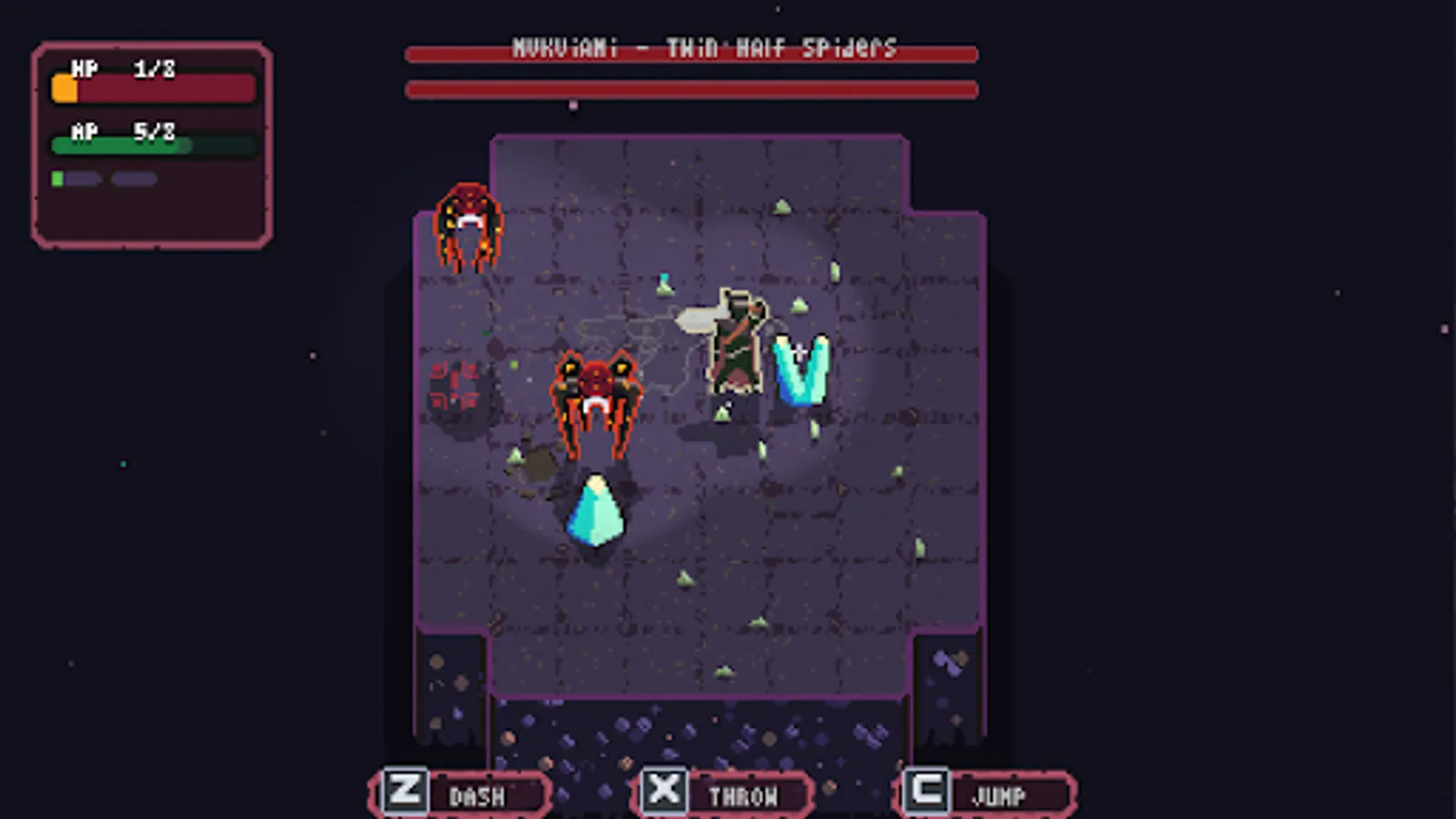Click the green pip below the AP bar
Viewport: 1456px width, 819px height.
(x=57, y=180)
